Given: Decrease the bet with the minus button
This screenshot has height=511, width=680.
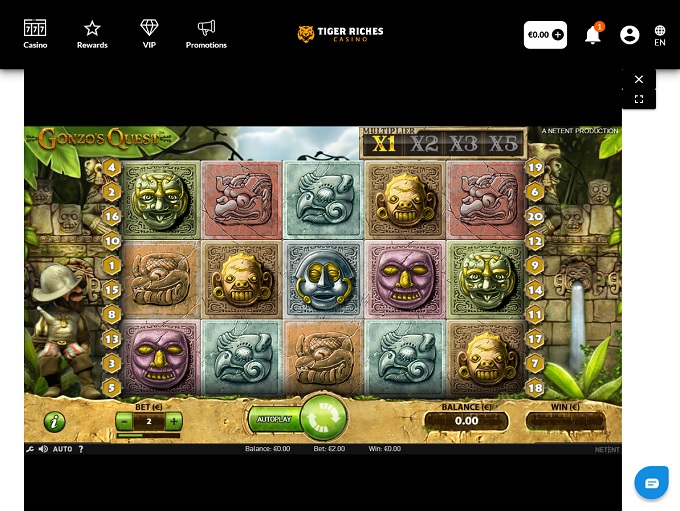Looking at the screenshot, I should [x=124, y=421].
